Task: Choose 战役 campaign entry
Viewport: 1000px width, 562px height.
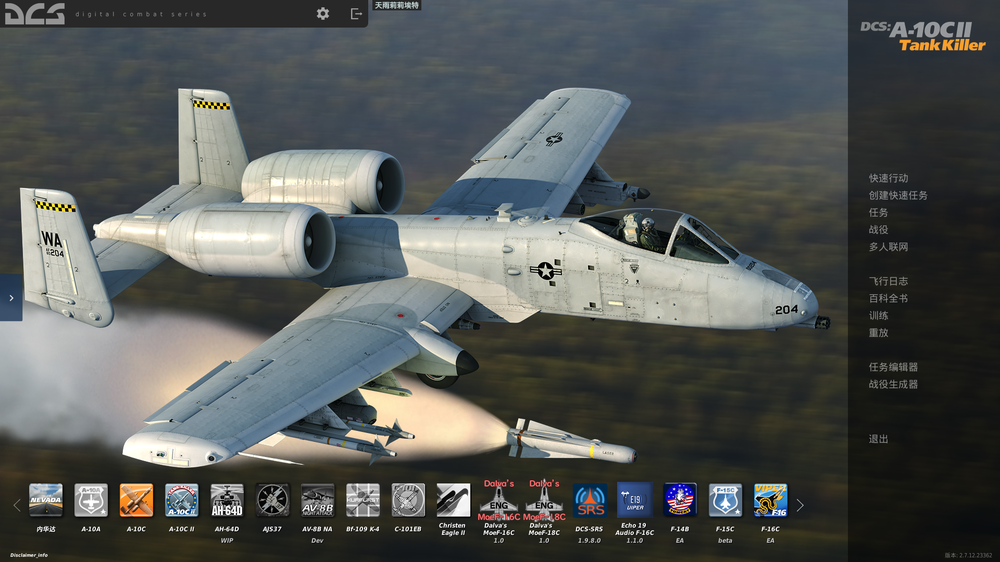Action: (878, 229)
